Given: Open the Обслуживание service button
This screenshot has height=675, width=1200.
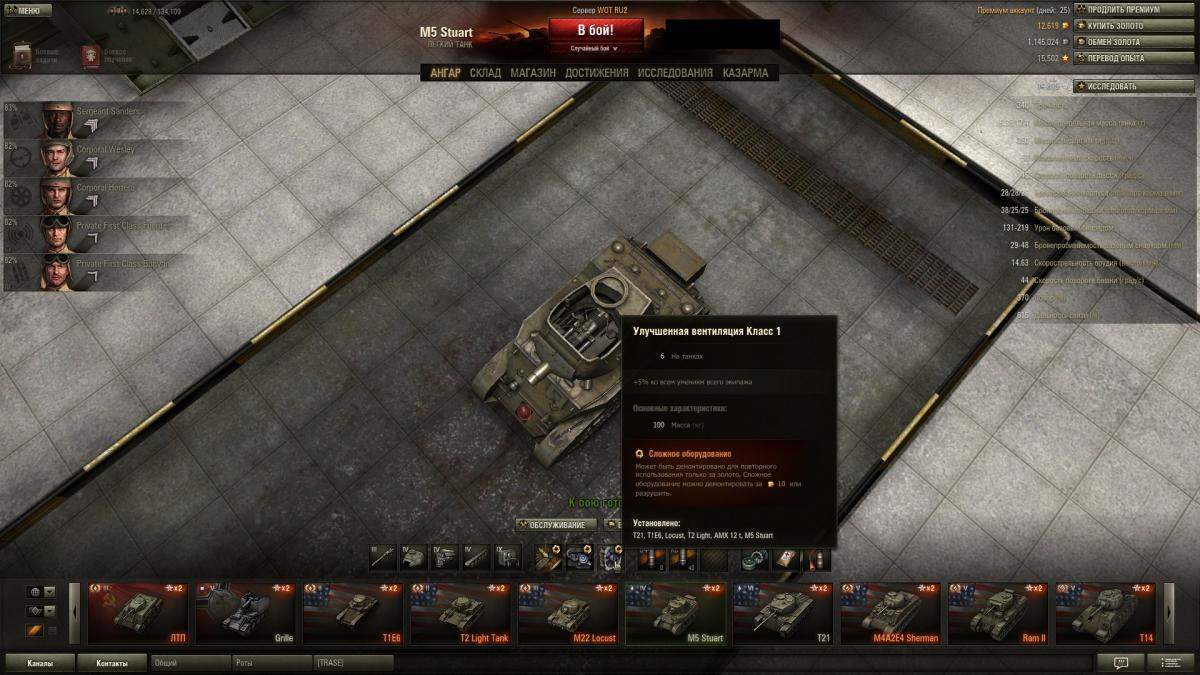Looking at the screenshot, I should 556,524.
